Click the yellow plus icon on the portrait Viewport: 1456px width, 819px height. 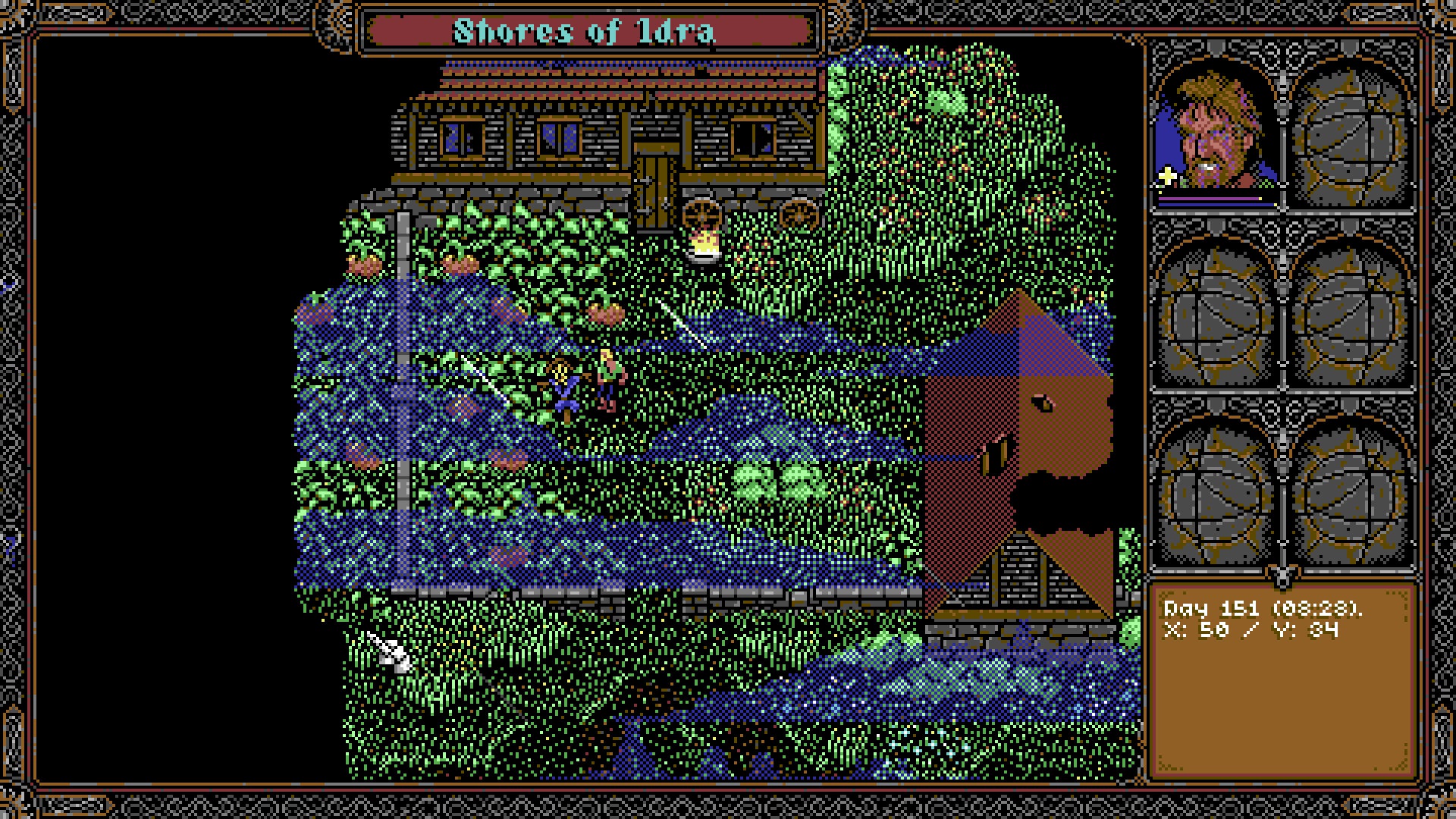[x=1167, y=177]
